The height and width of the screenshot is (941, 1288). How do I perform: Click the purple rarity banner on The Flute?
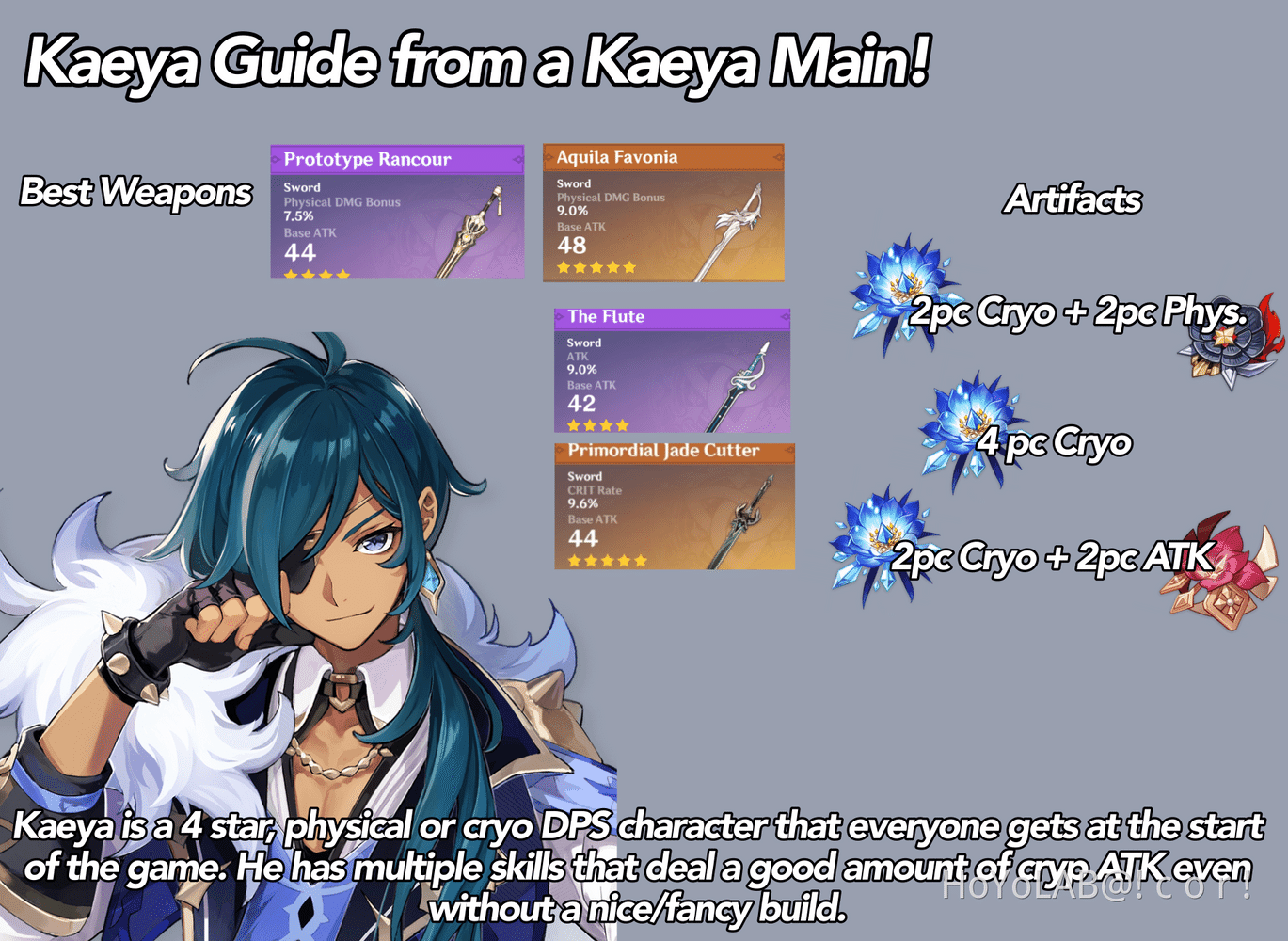673,317
